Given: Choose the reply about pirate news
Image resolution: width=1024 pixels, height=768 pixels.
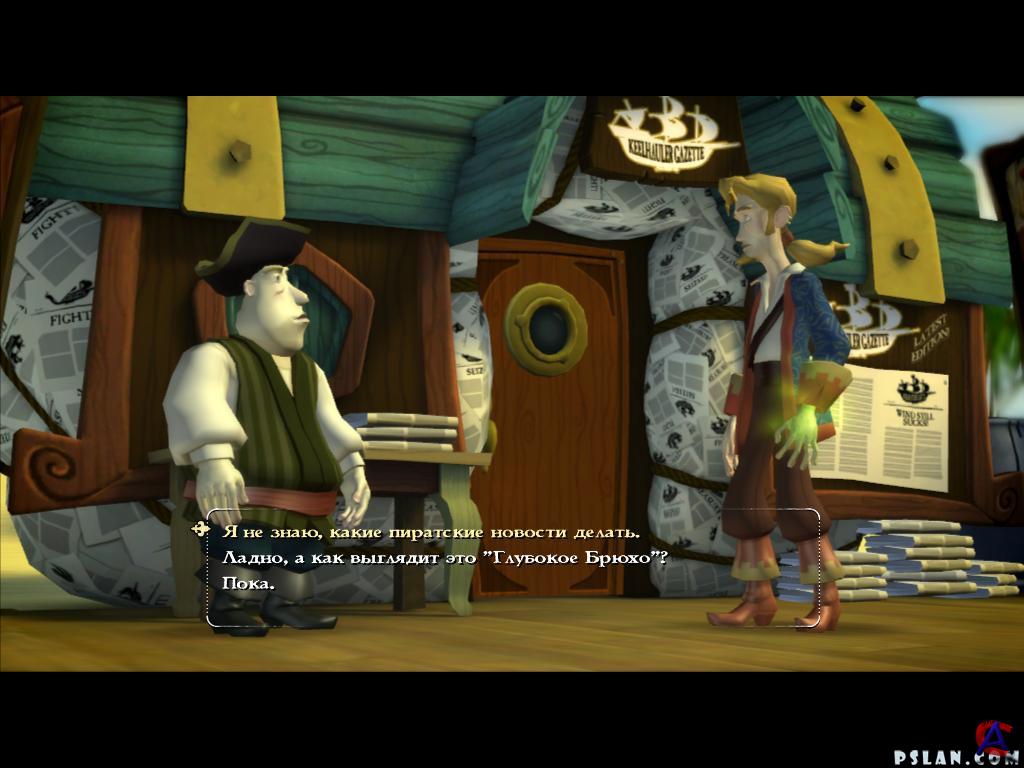Looking at the screenshot, I should 430,532.
